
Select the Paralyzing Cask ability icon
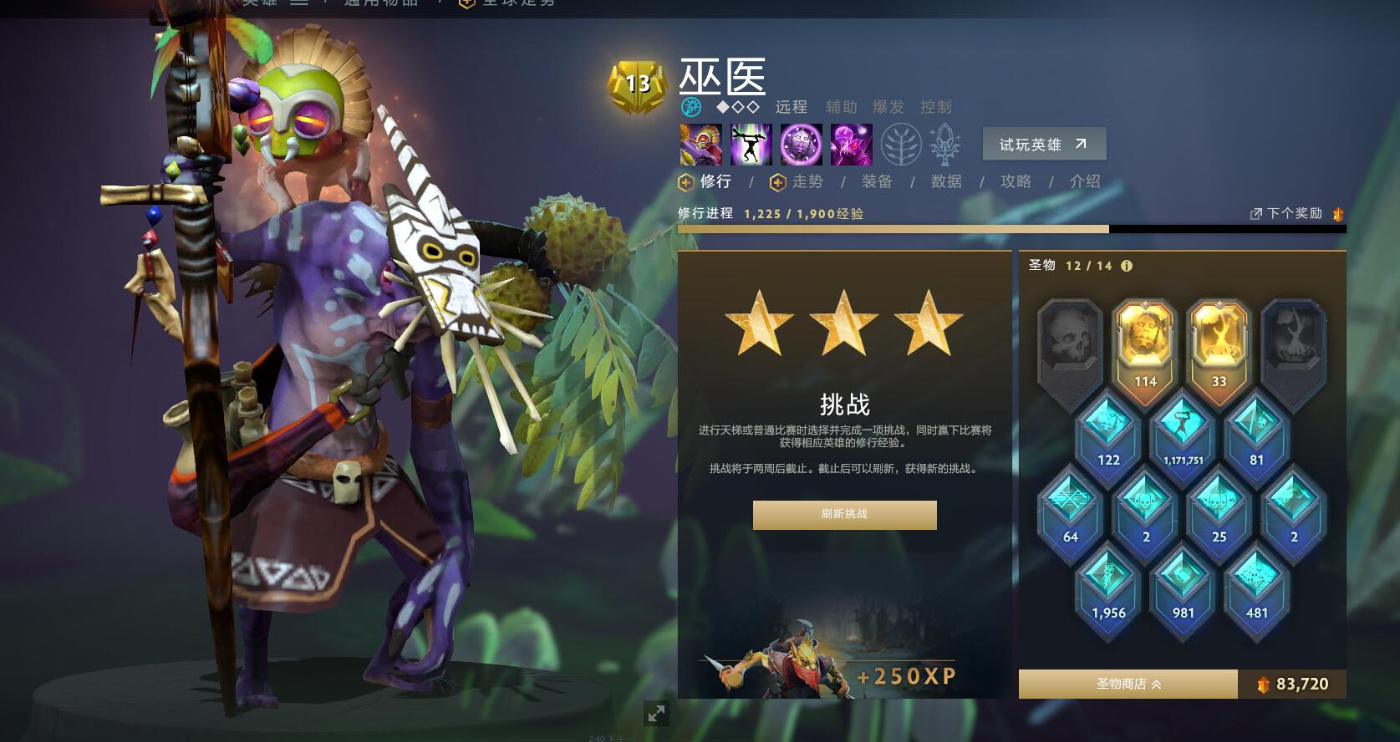[700, 143]
